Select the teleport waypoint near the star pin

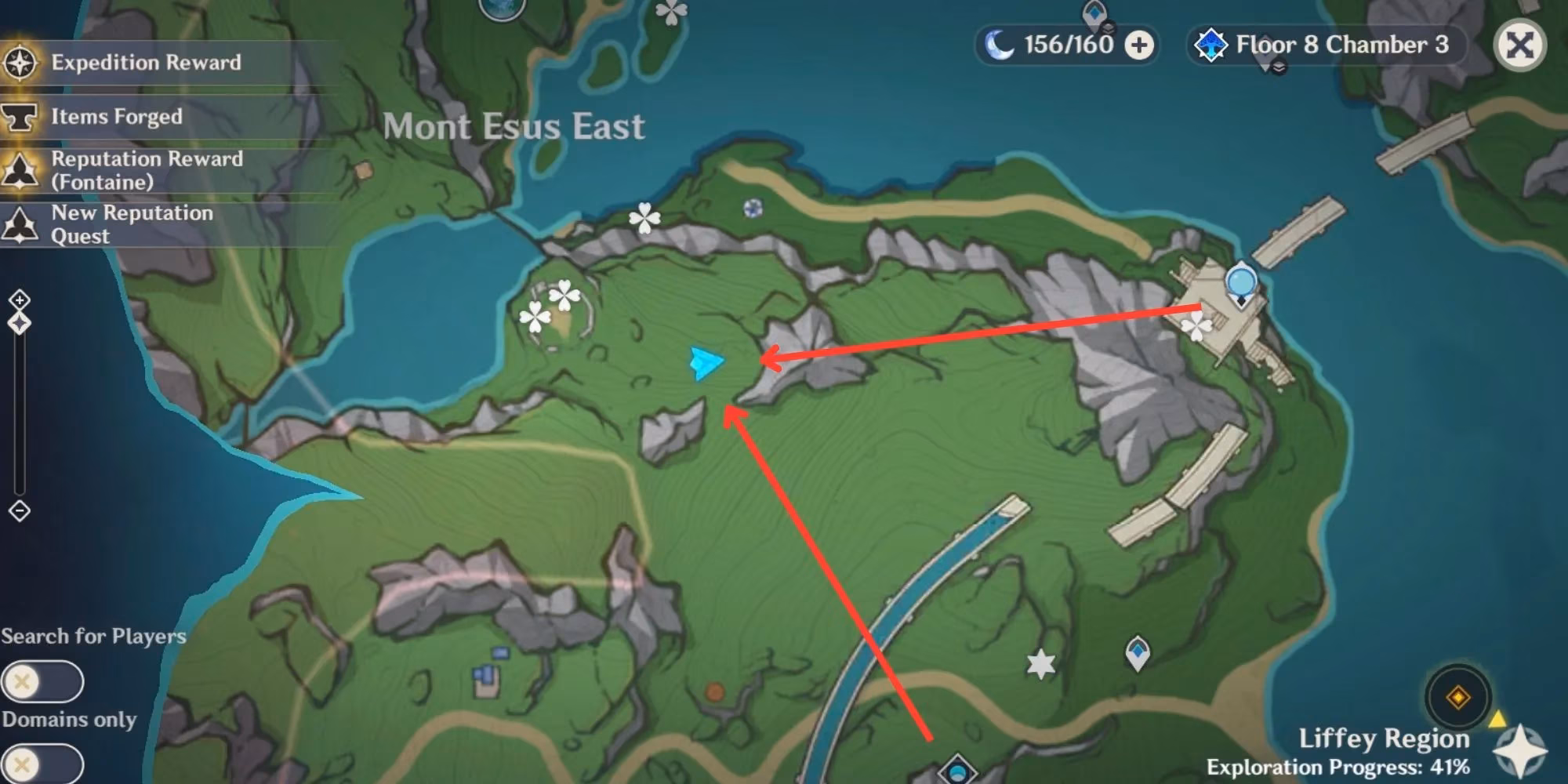1138,652
